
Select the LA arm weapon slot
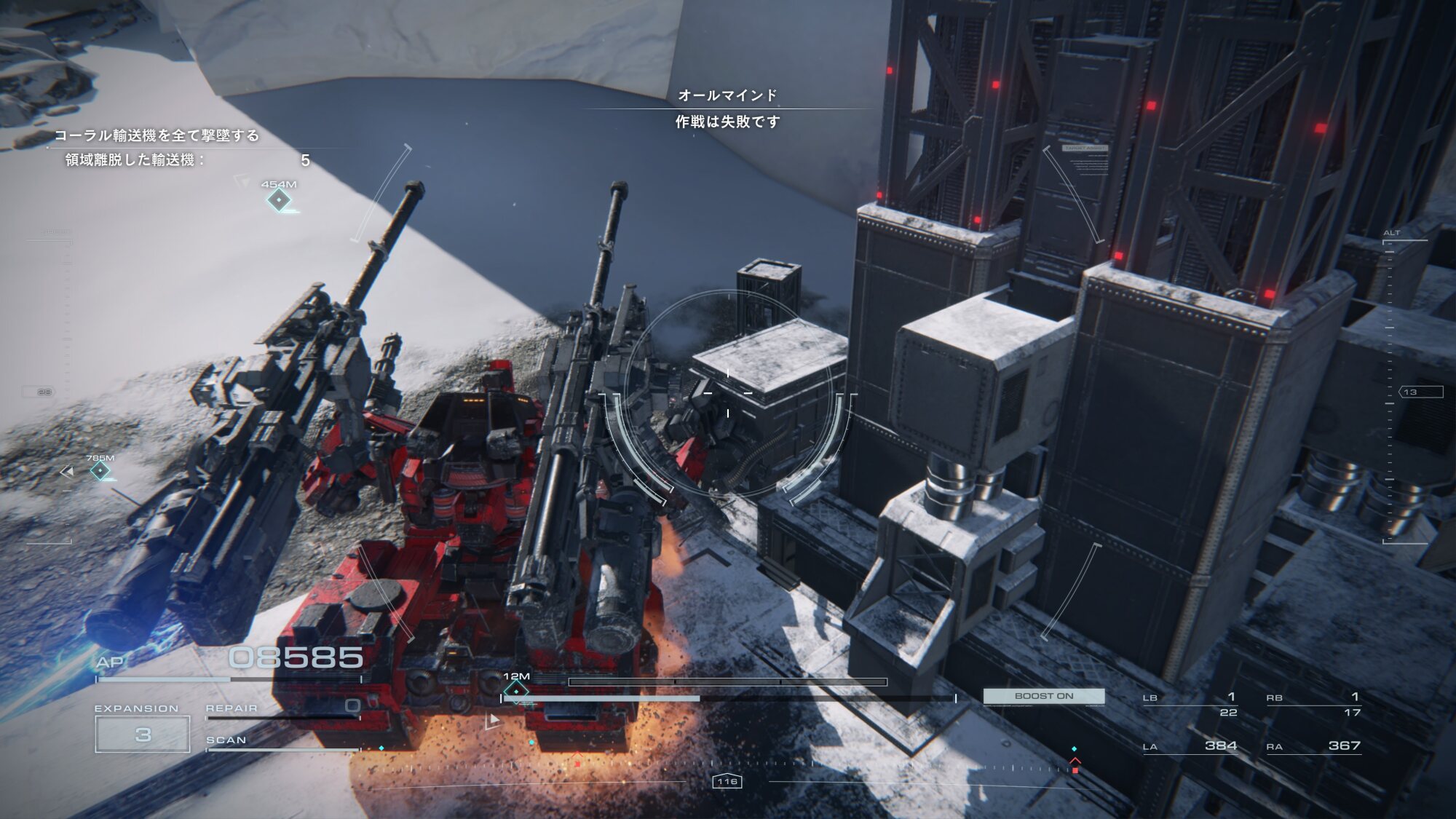click(1190, 746)
